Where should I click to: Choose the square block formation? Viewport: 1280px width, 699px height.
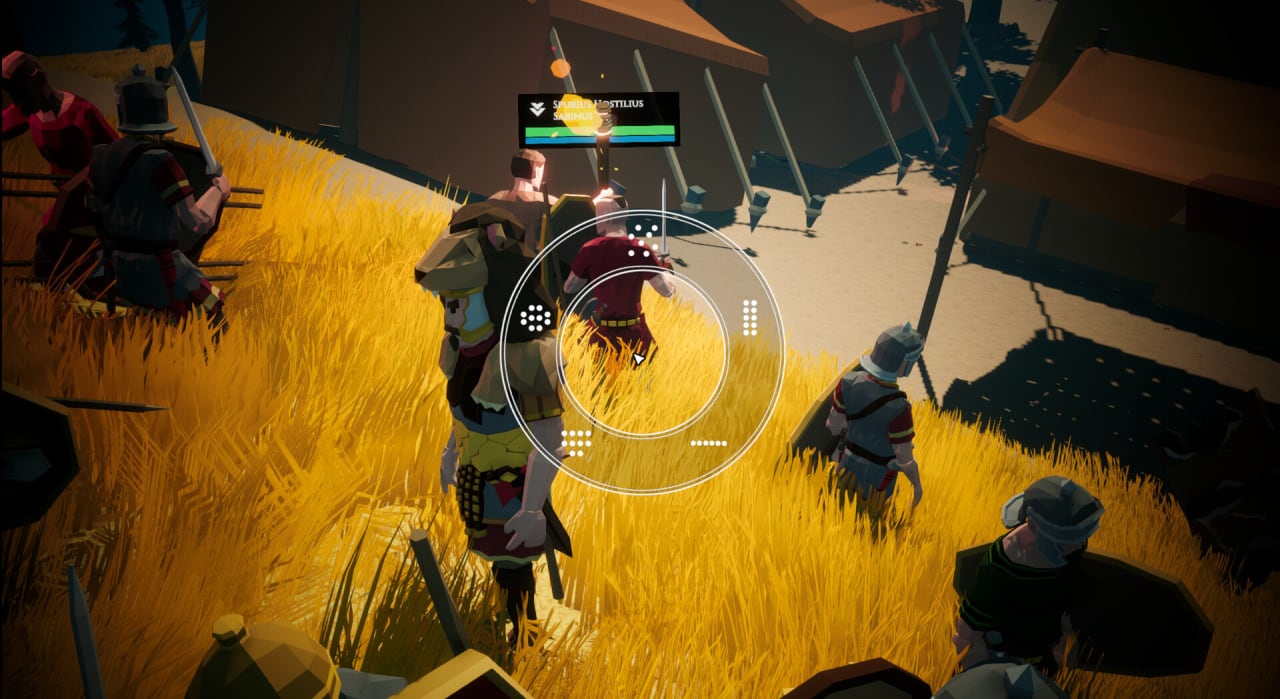click(576, 440)
